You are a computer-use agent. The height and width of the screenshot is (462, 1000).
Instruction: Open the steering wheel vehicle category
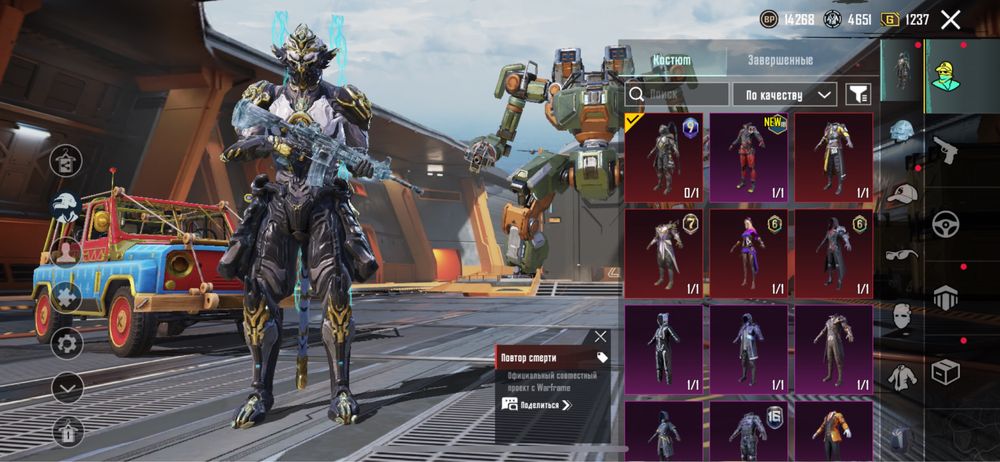click(945, 224)
